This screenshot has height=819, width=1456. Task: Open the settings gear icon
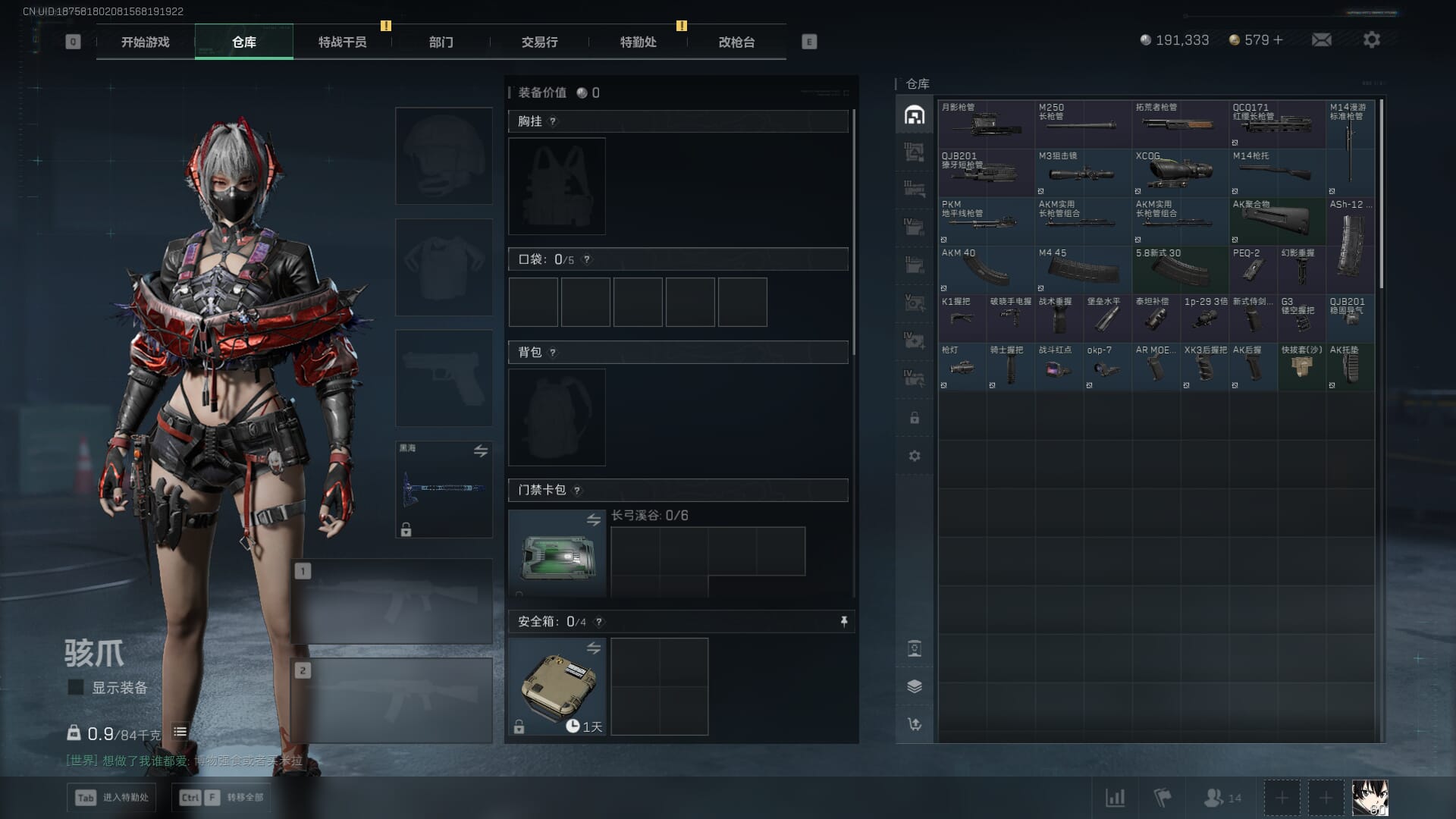tap(1371, 40)
